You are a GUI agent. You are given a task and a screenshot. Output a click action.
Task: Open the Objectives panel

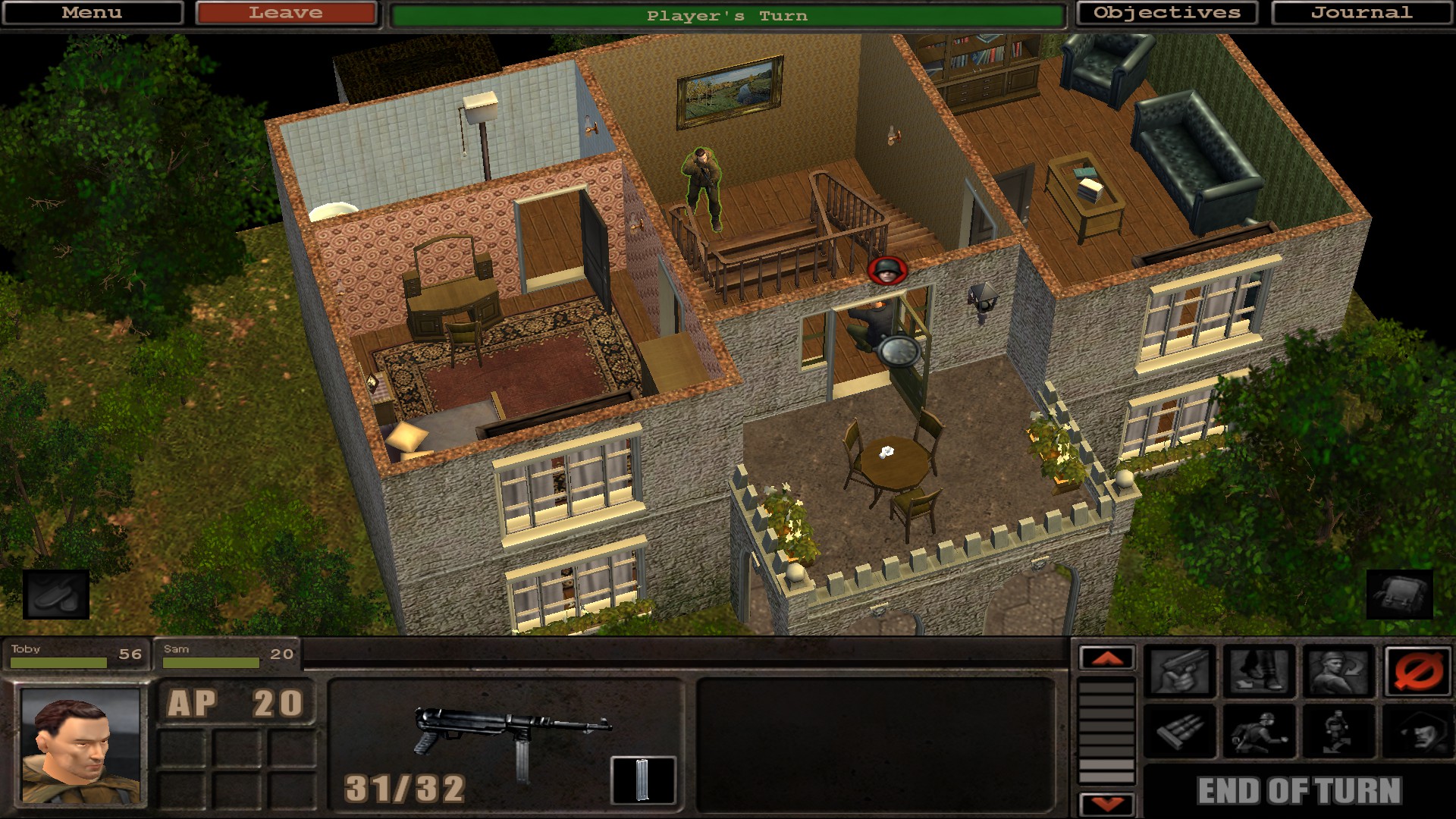pyautogui.click(x=1166, y=13)
